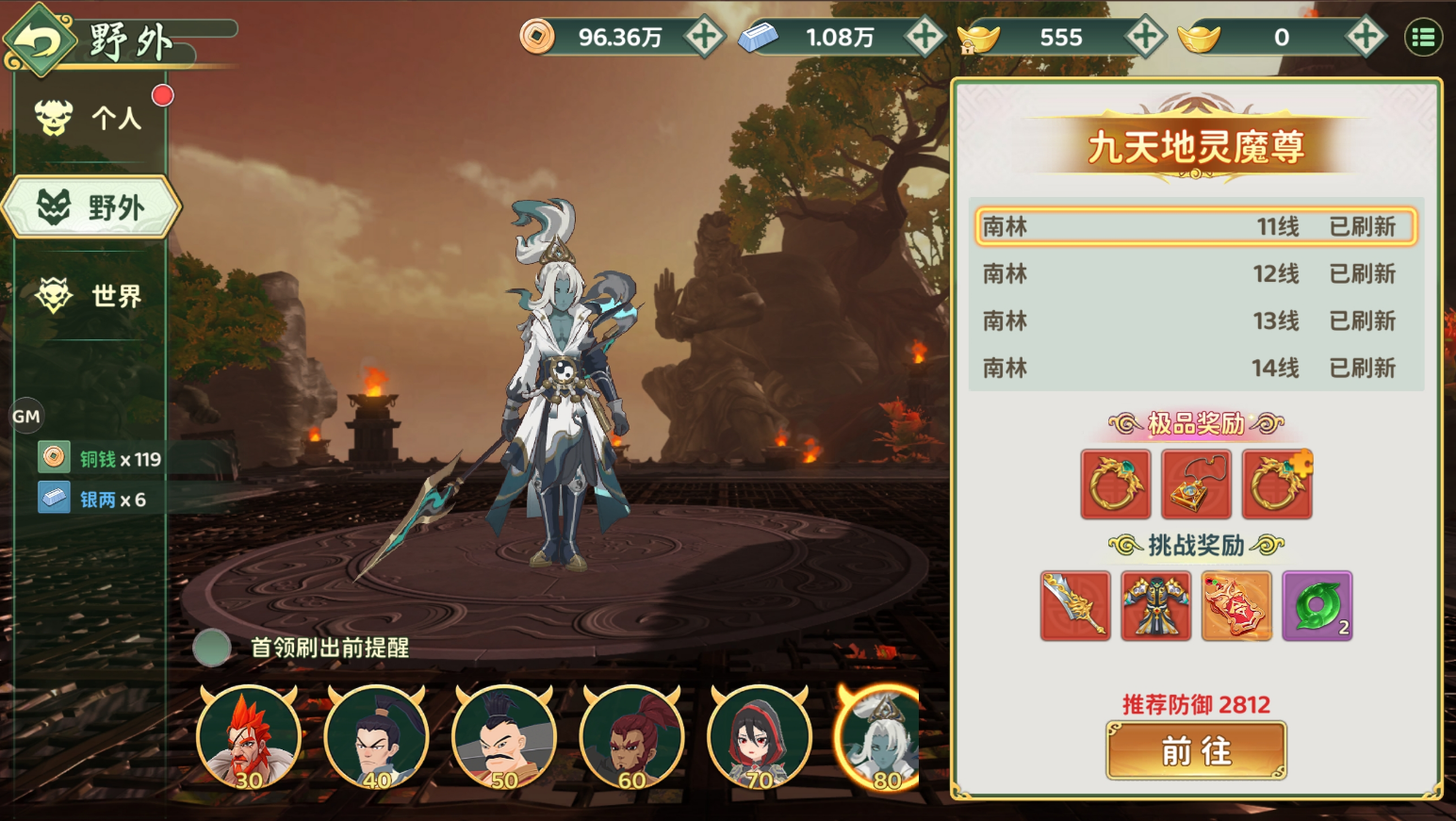Click the gold ingot icon showing 555
This screenshot has height=821, width=1456.
[x=976, y=37]
